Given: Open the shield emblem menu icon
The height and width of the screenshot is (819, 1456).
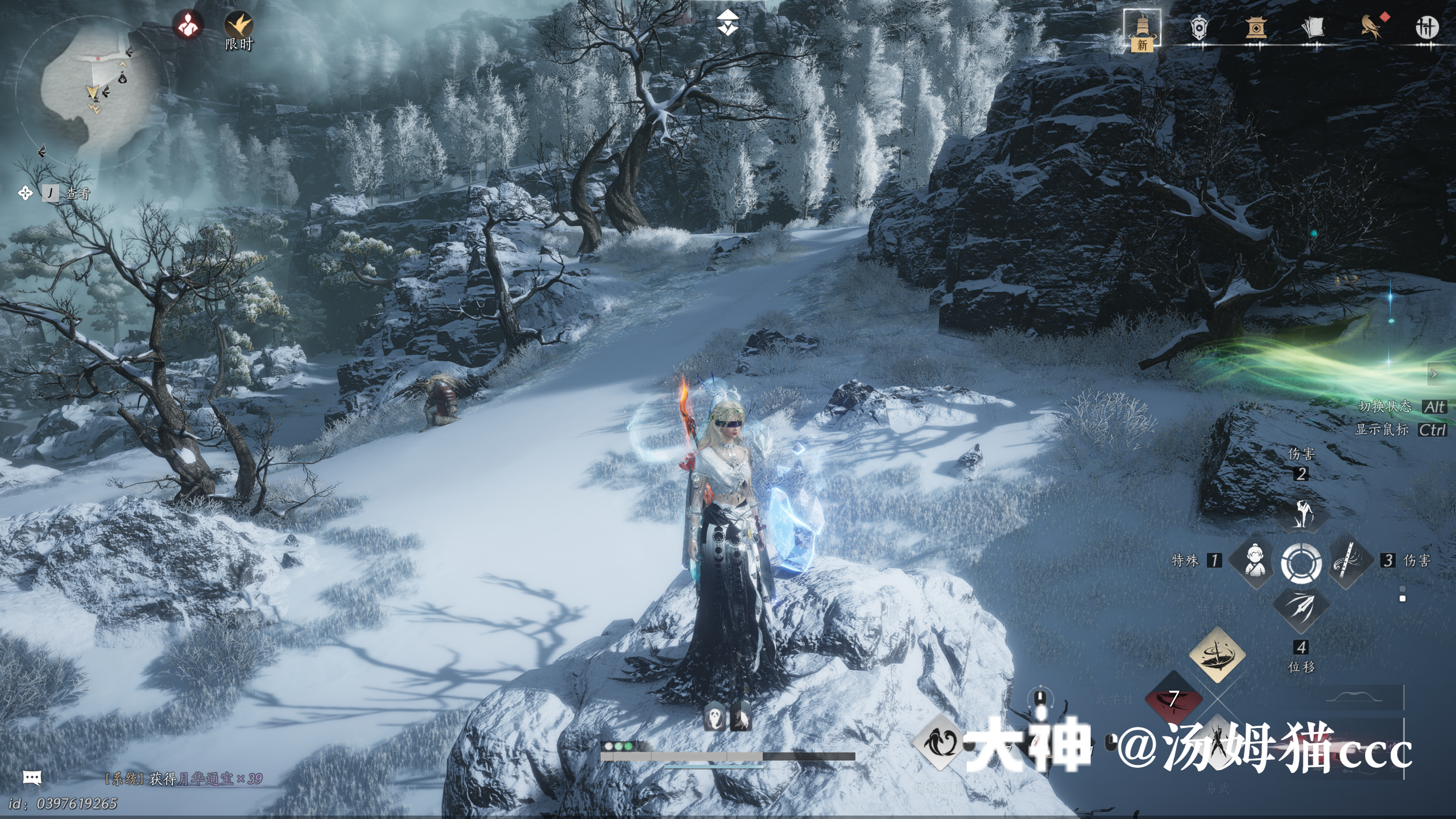Looking at the screenshot, I should 1198,27.
